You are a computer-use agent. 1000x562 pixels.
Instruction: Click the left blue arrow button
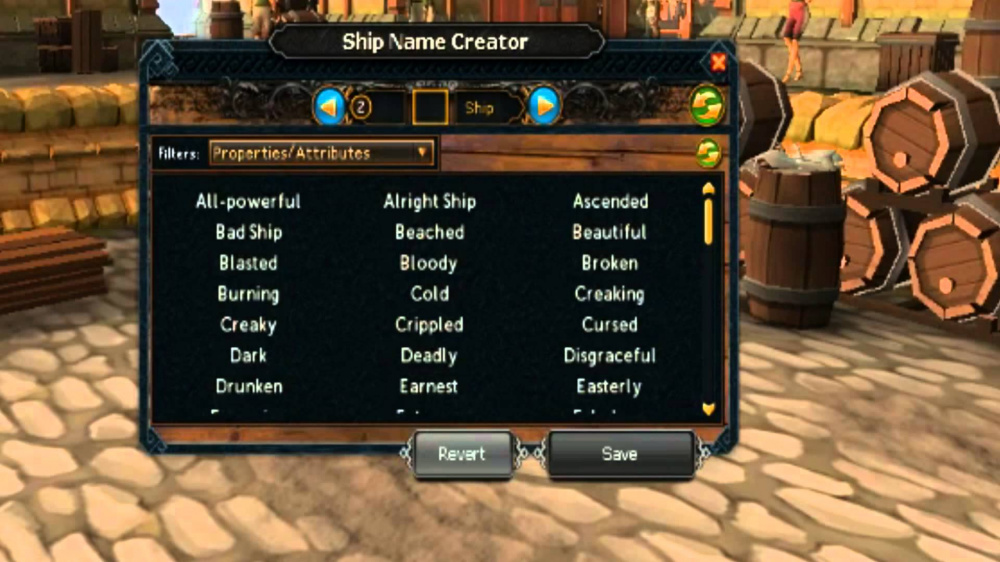pyautogui.click(x=329, y=106)
